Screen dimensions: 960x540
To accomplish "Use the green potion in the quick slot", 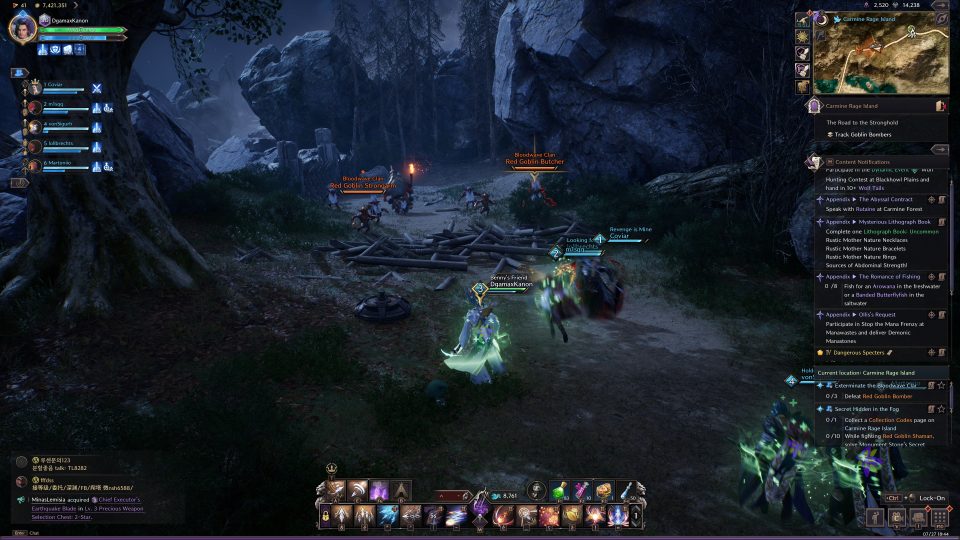I will [561, 489].
